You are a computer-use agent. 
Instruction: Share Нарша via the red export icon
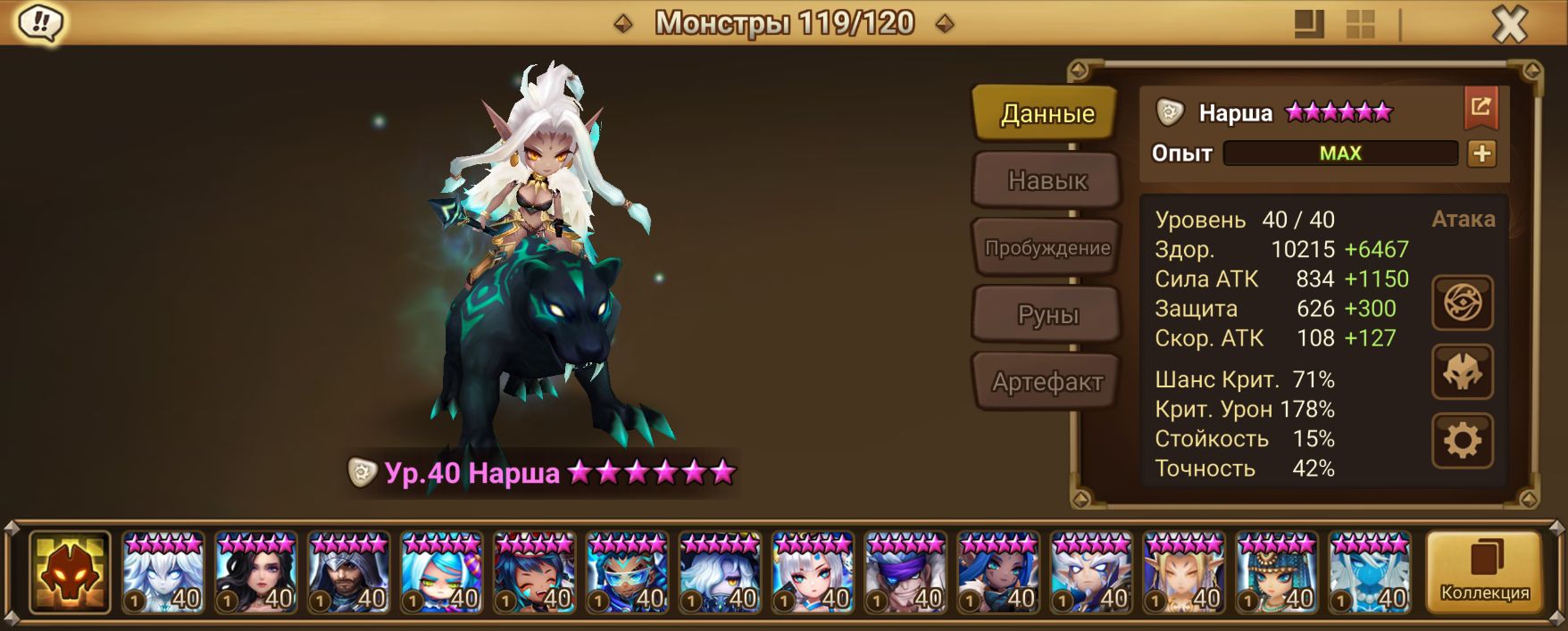1480,108
